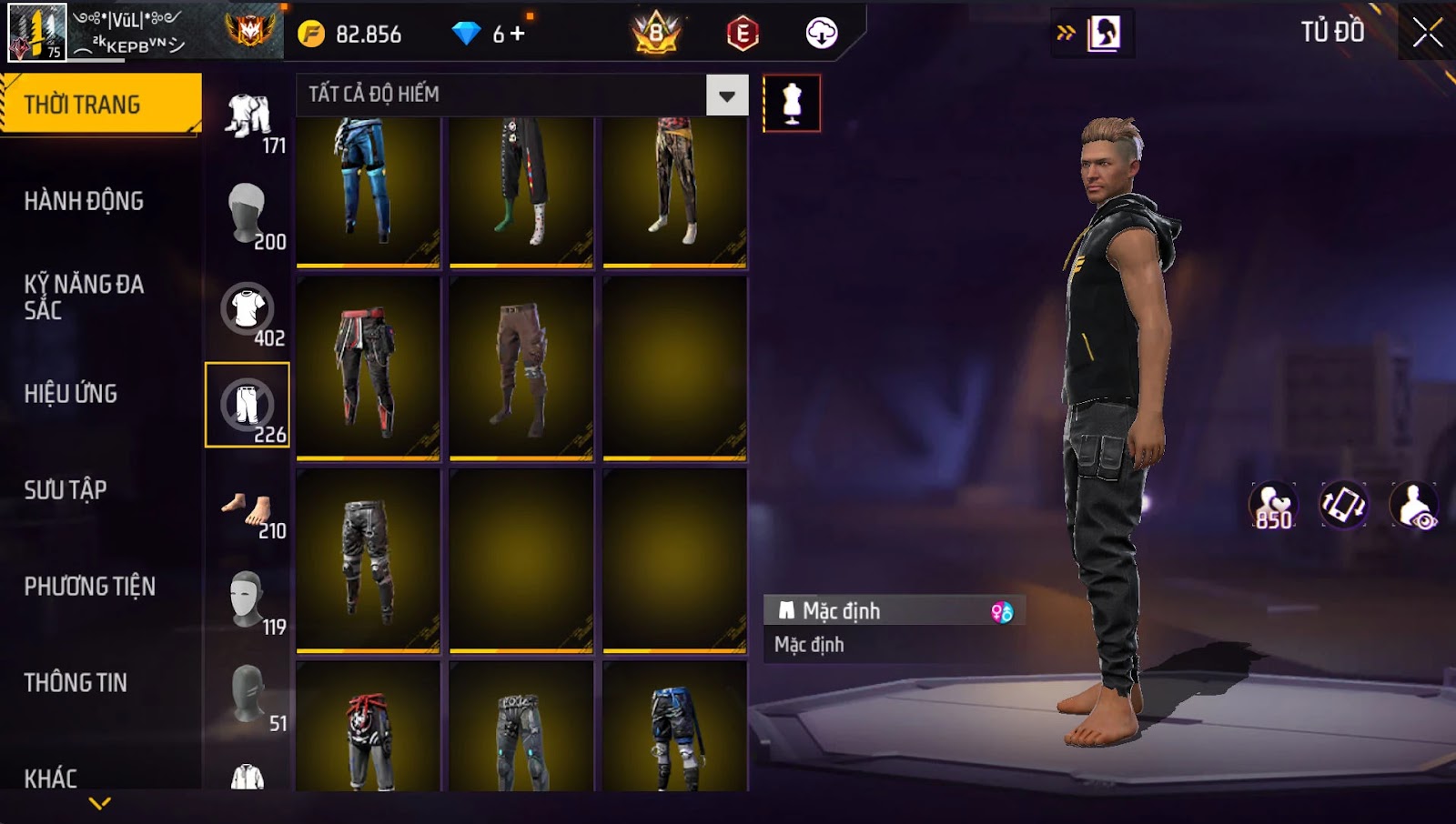Select the Kỹ Năng Đa Sắc tab
Image resolution: width=1456 pixels, height=824 pixels.
(x=84, y=297)
